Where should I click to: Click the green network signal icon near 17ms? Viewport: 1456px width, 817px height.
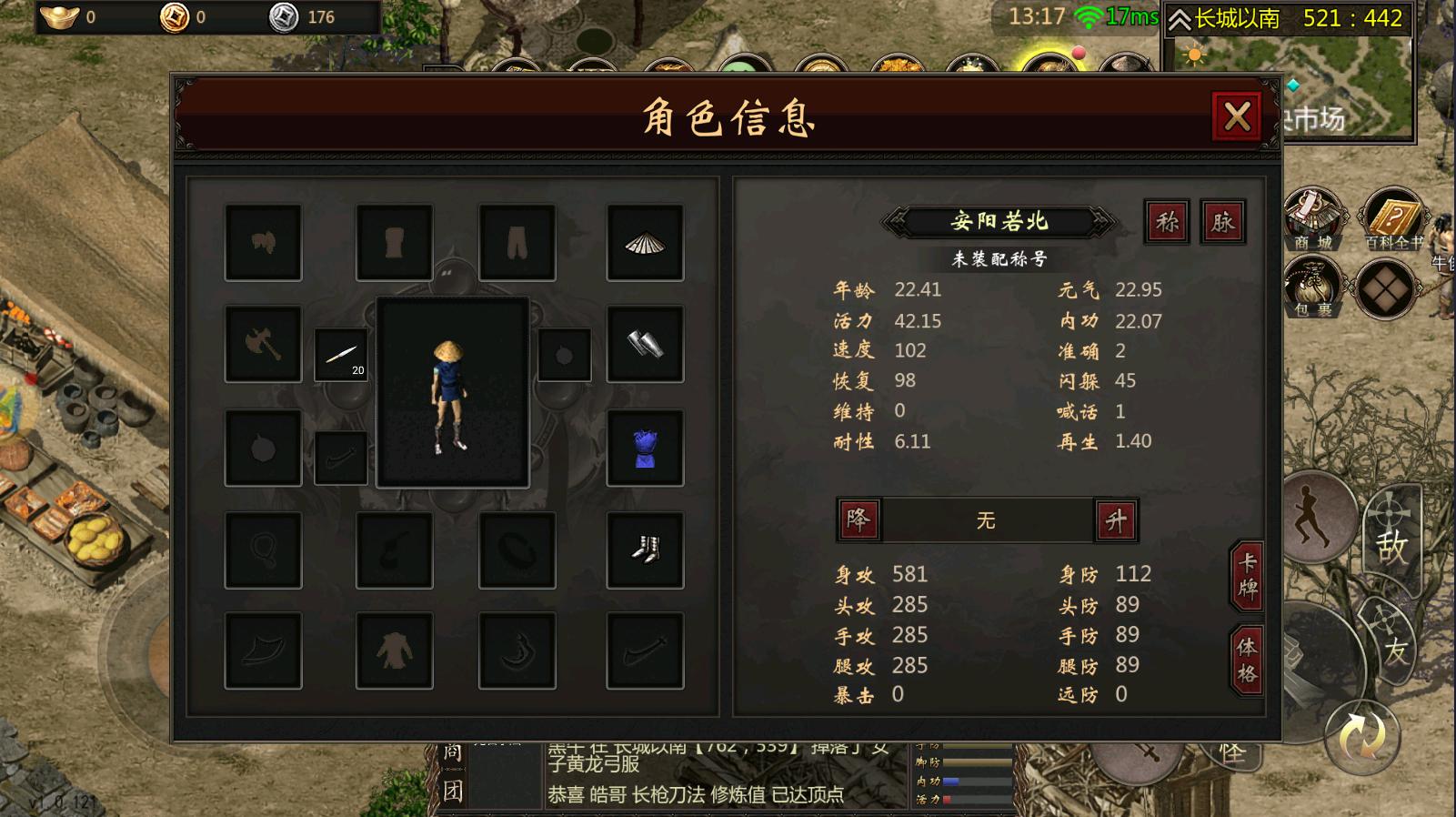coord(1089,15)
